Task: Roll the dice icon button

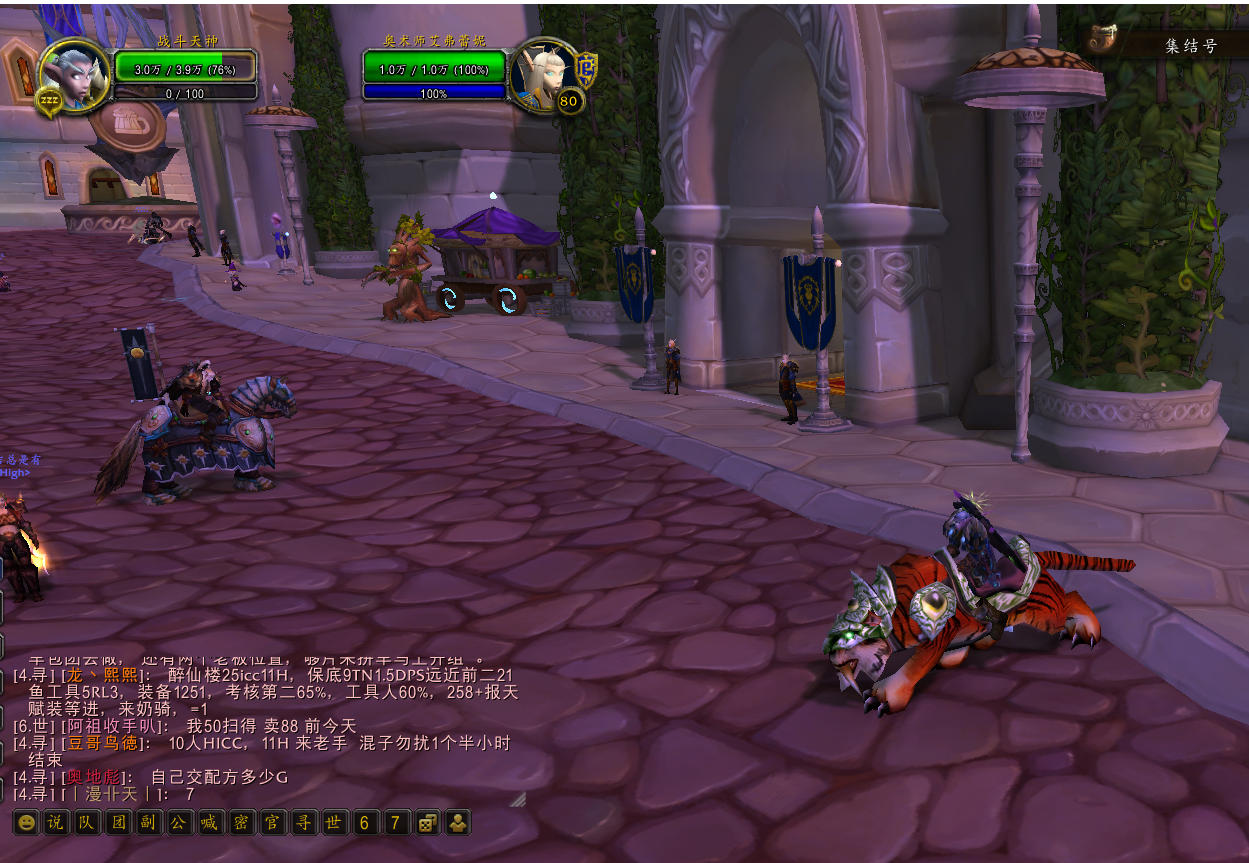Action: pos(427,823)
